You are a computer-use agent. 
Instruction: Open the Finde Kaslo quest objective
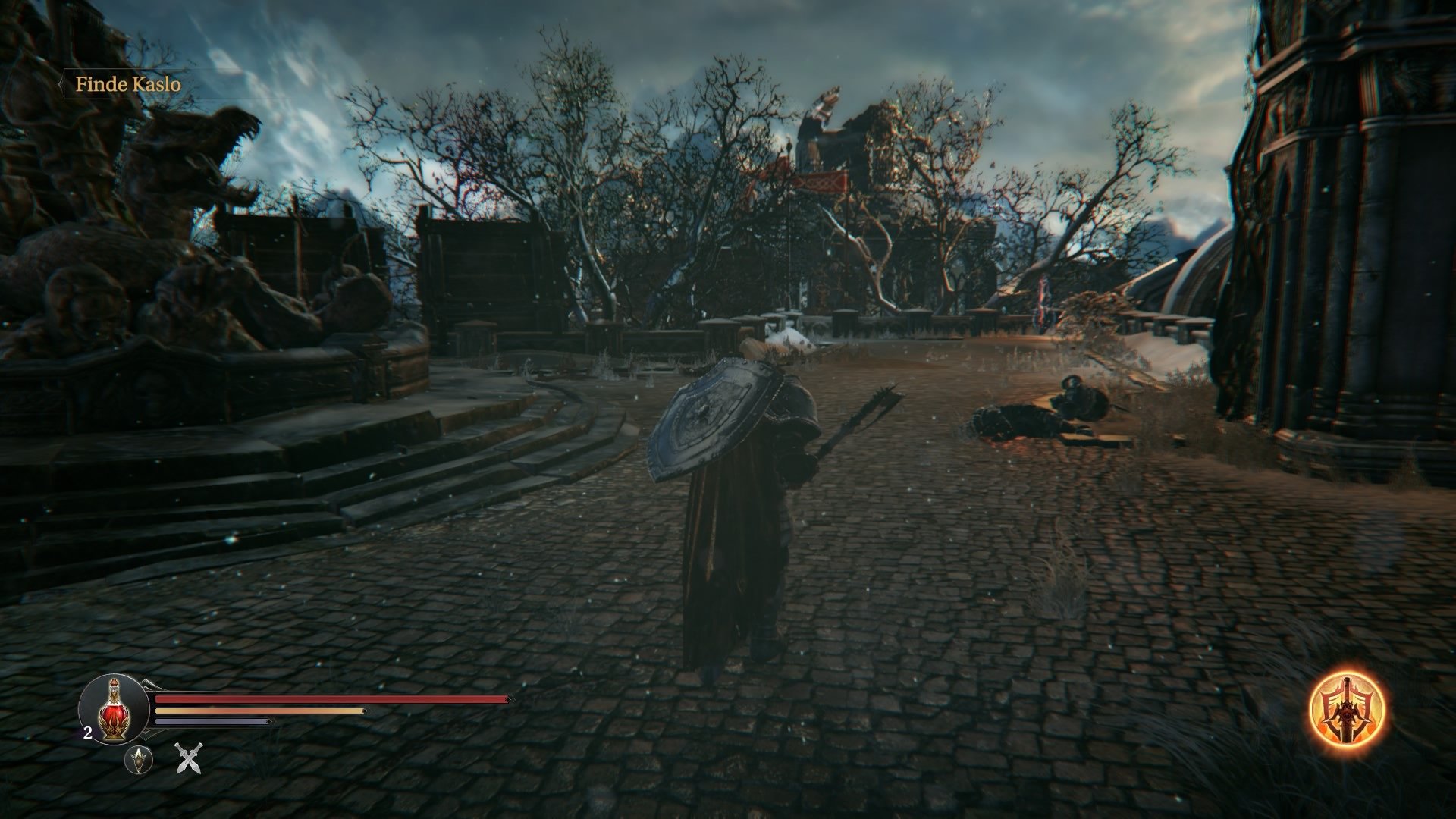point(127,86)
